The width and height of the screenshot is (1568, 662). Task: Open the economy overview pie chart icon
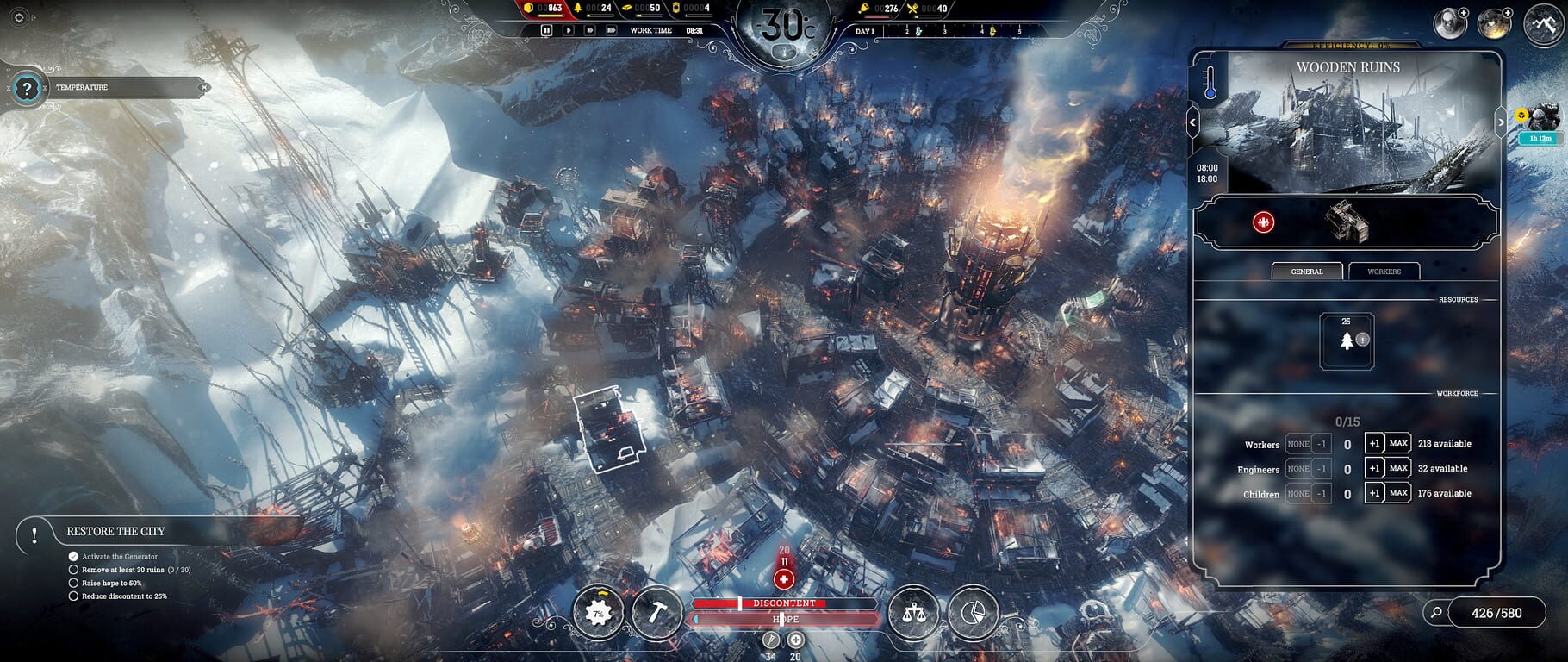(974, 614)
